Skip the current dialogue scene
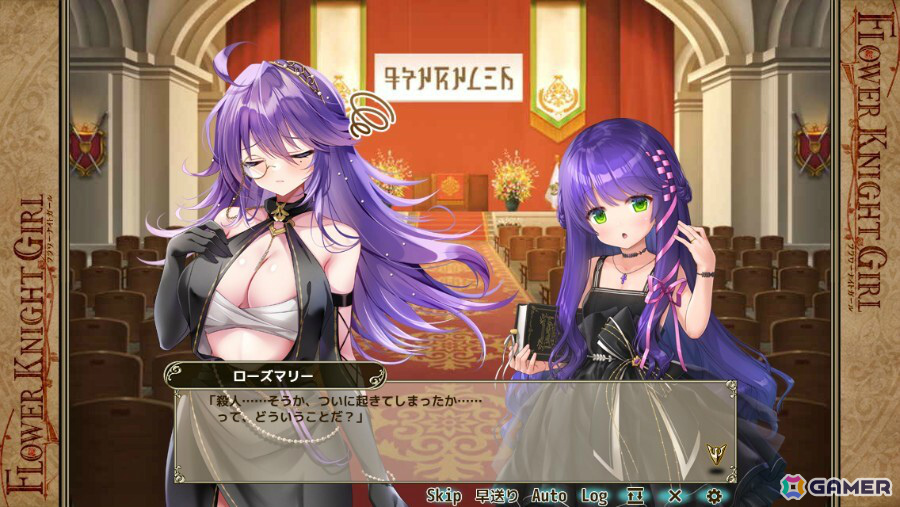The width and height of the screenshot is (900, 507). (x=444, y=495)
